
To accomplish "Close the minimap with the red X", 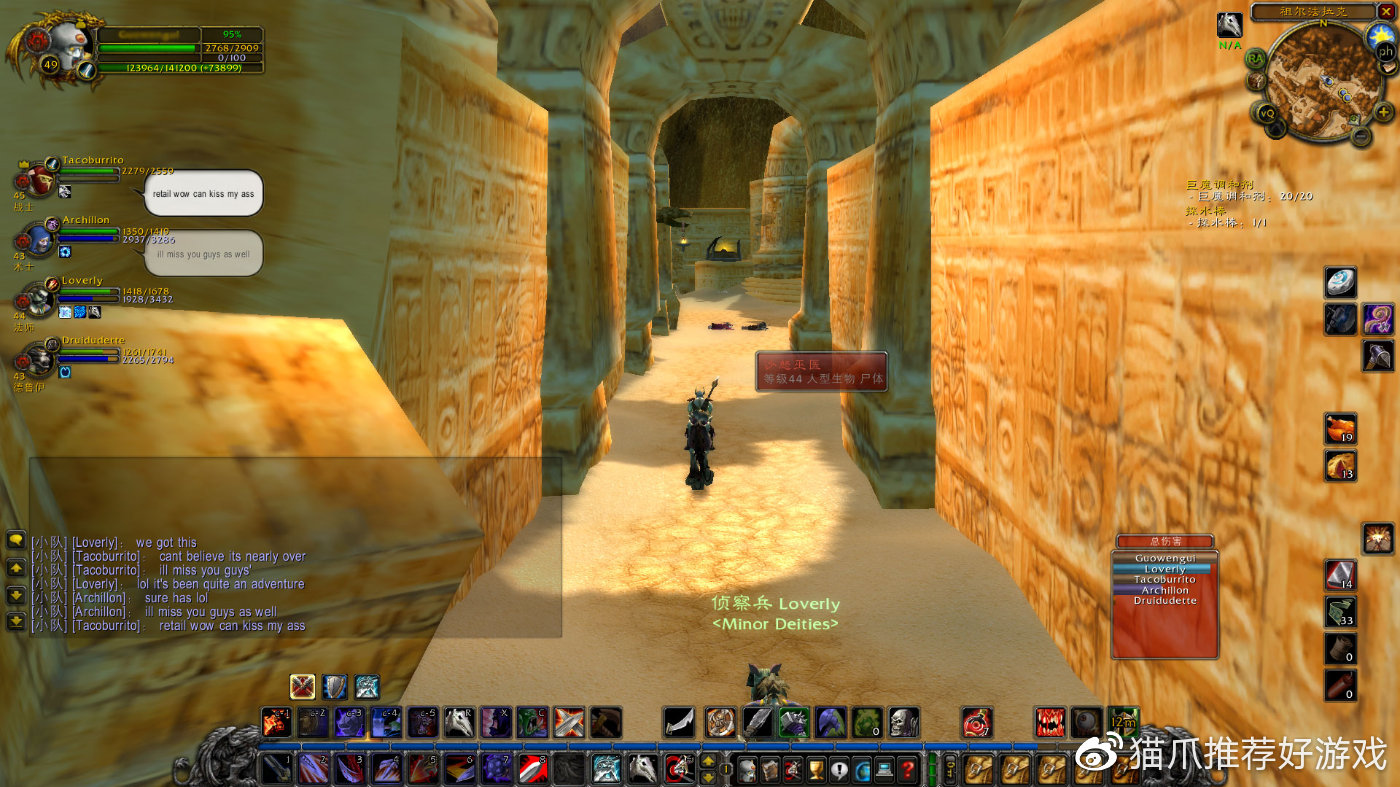I will [1386, 12].
